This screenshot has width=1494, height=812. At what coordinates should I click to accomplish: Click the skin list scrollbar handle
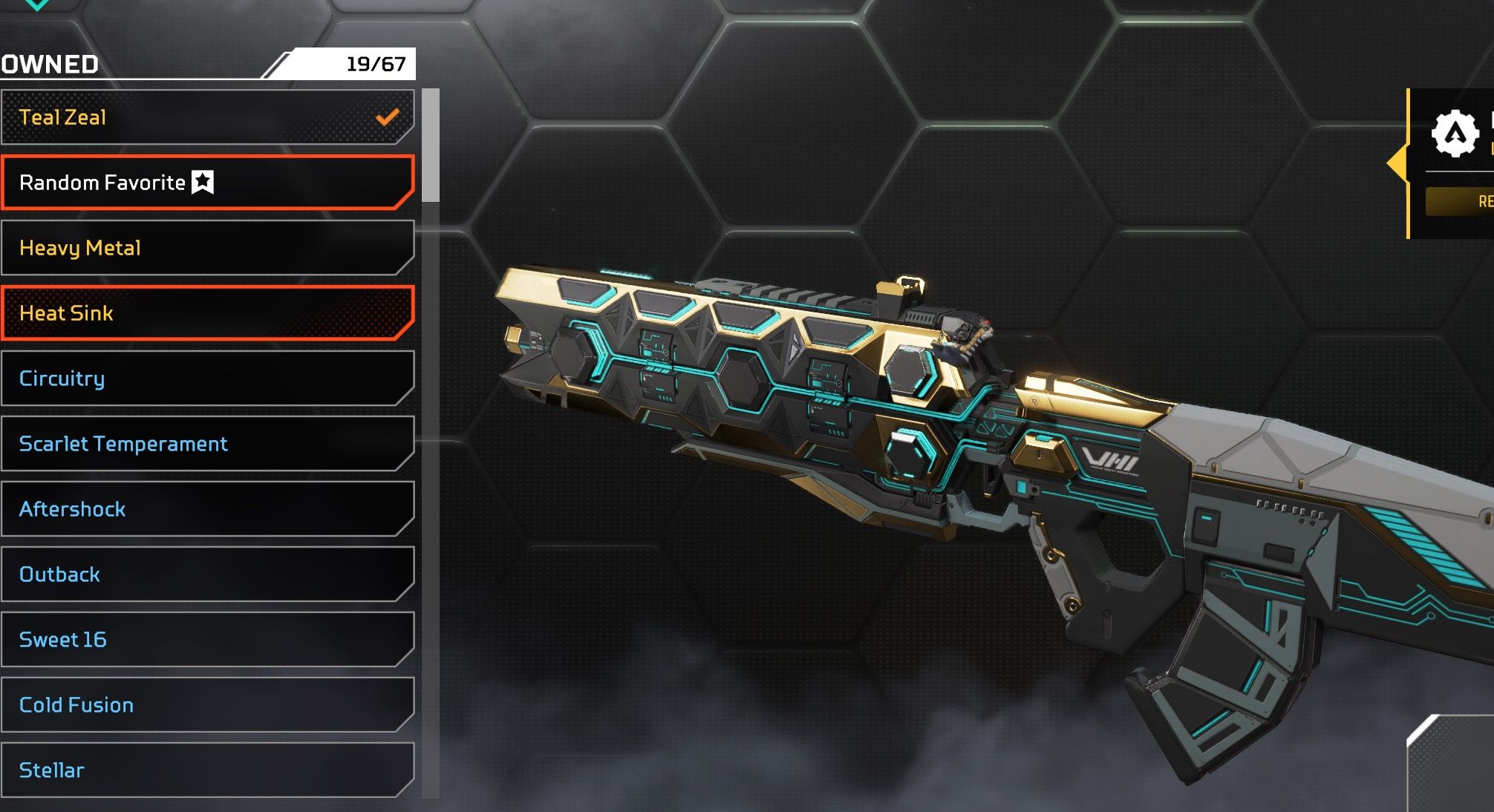(431, 145)
